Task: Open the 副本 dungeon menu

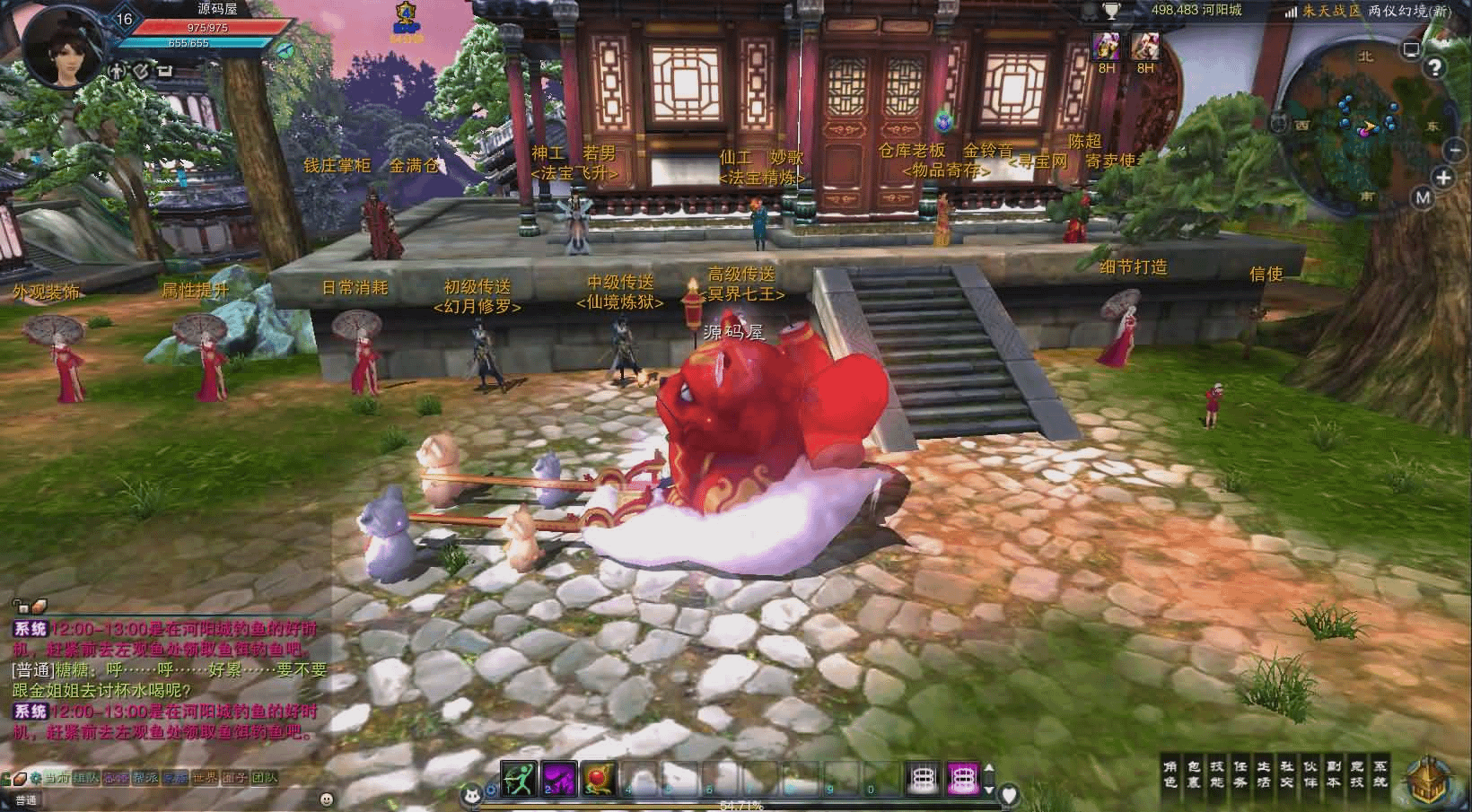Action: click(x=1334, y=774)
